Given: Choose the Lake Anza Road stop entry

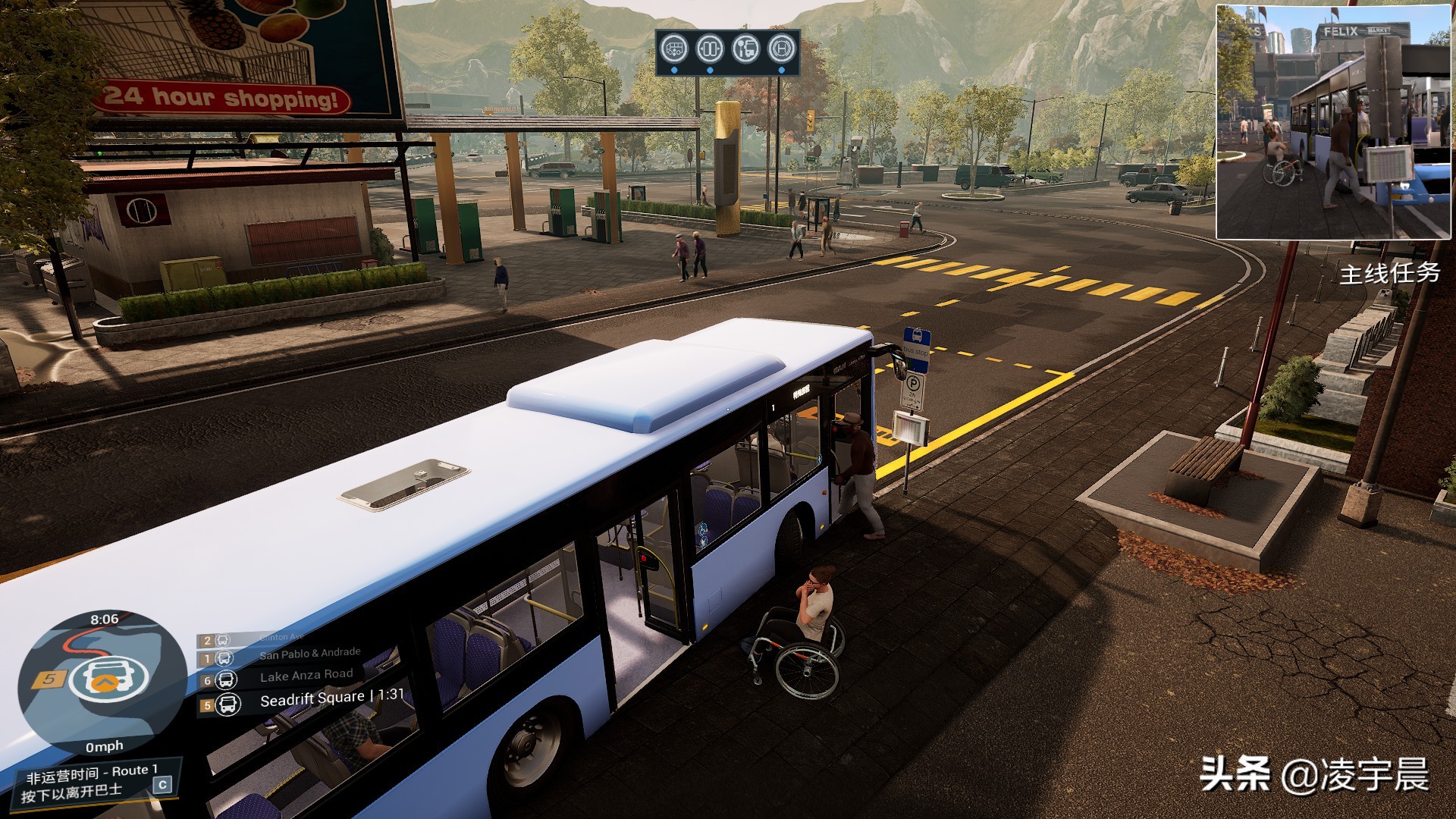Looking at the screenshot, I should [x=306, y=676].
